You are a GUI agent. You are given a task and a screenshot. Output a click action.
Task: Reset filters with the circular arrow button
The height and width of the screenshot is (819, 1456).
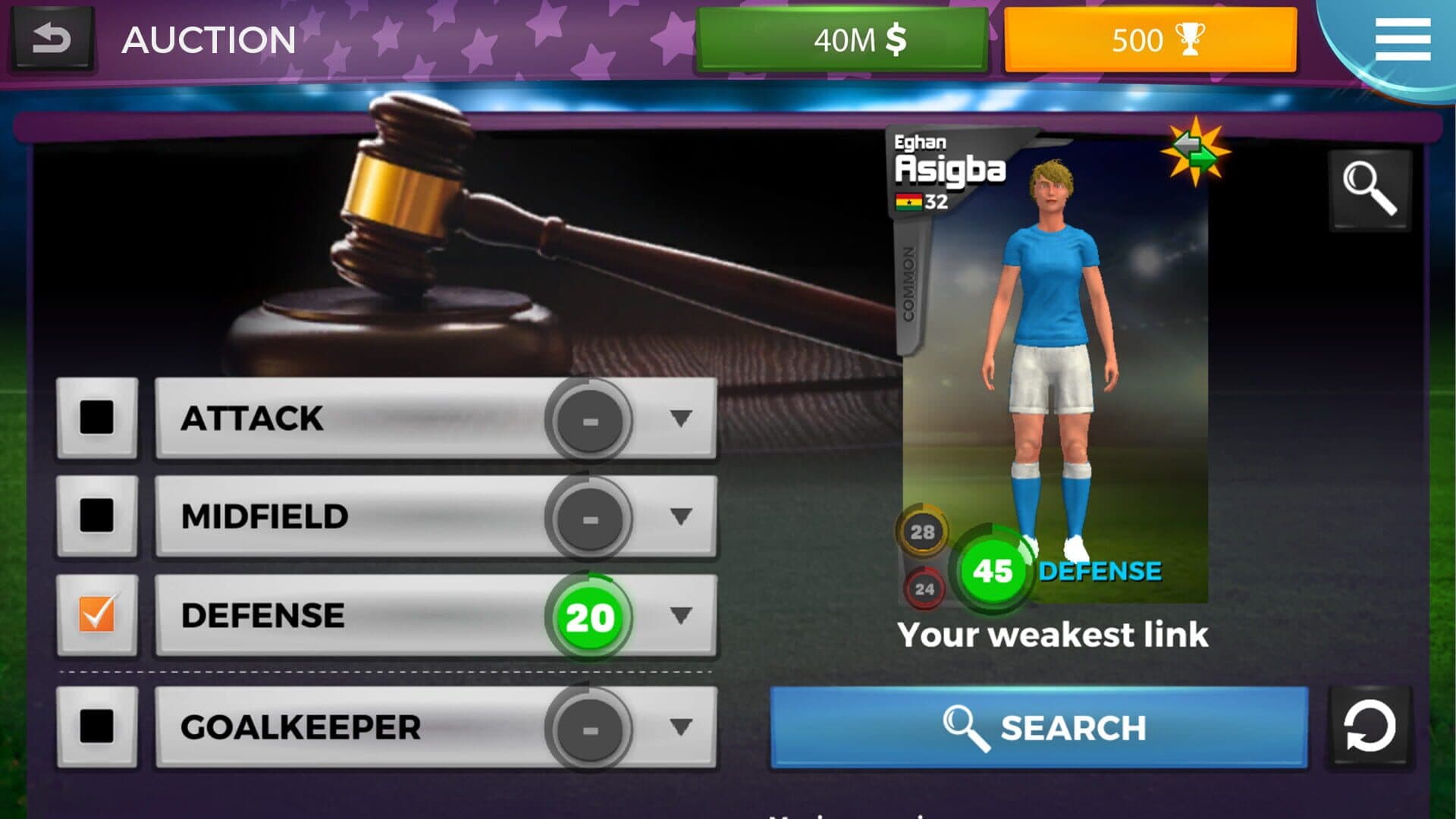point(1369,727)
